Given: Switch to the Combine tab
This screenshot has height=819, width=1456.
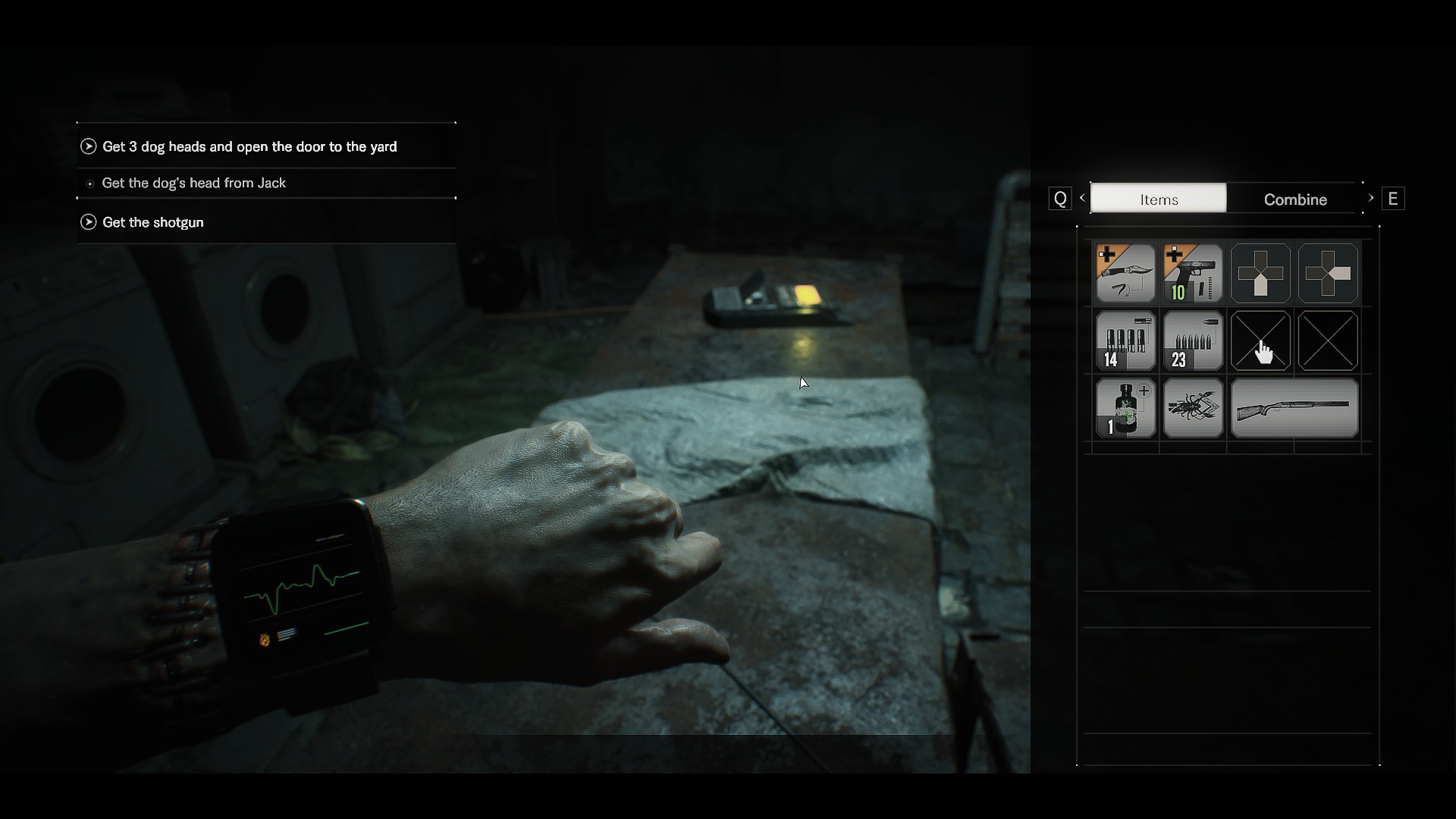Looking at the screenshot, I should 1294,199.
